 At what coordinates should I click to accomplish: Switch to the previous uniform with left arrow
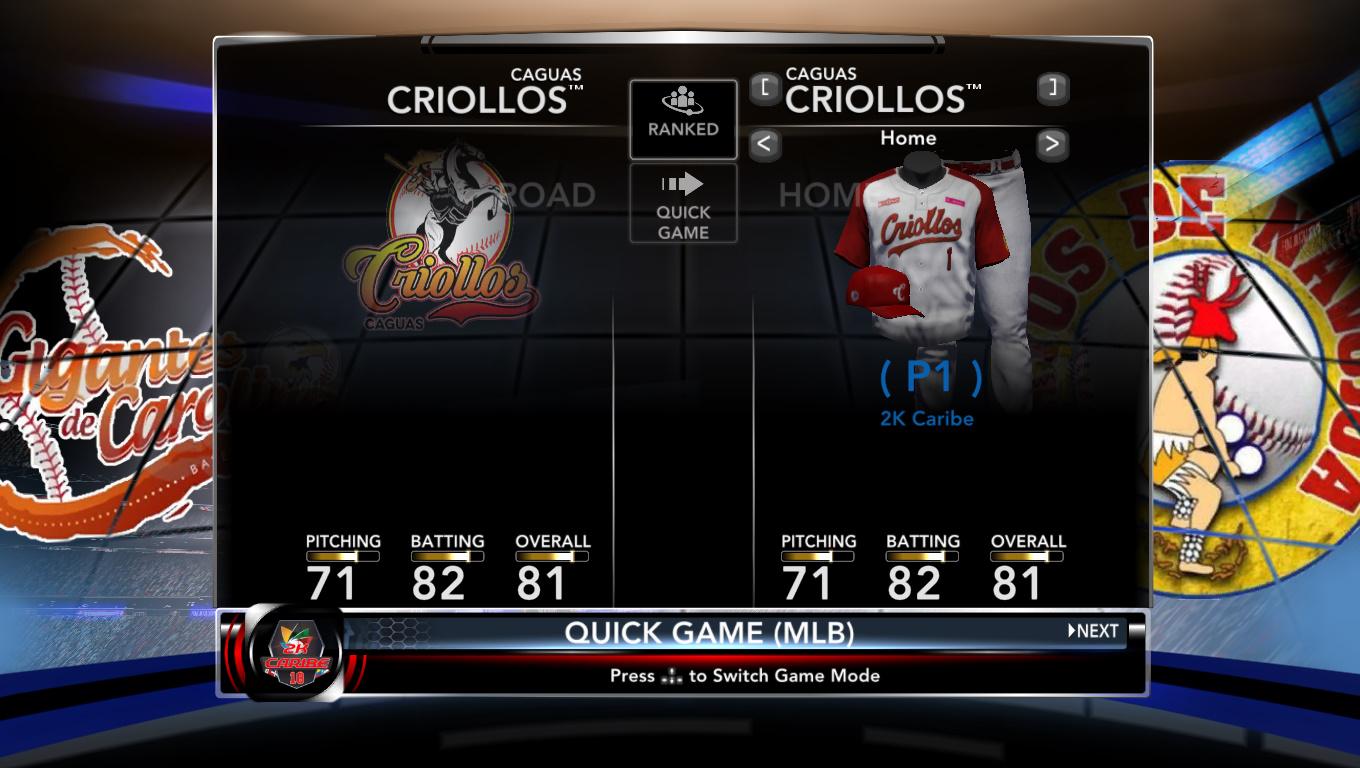point(764,144)
